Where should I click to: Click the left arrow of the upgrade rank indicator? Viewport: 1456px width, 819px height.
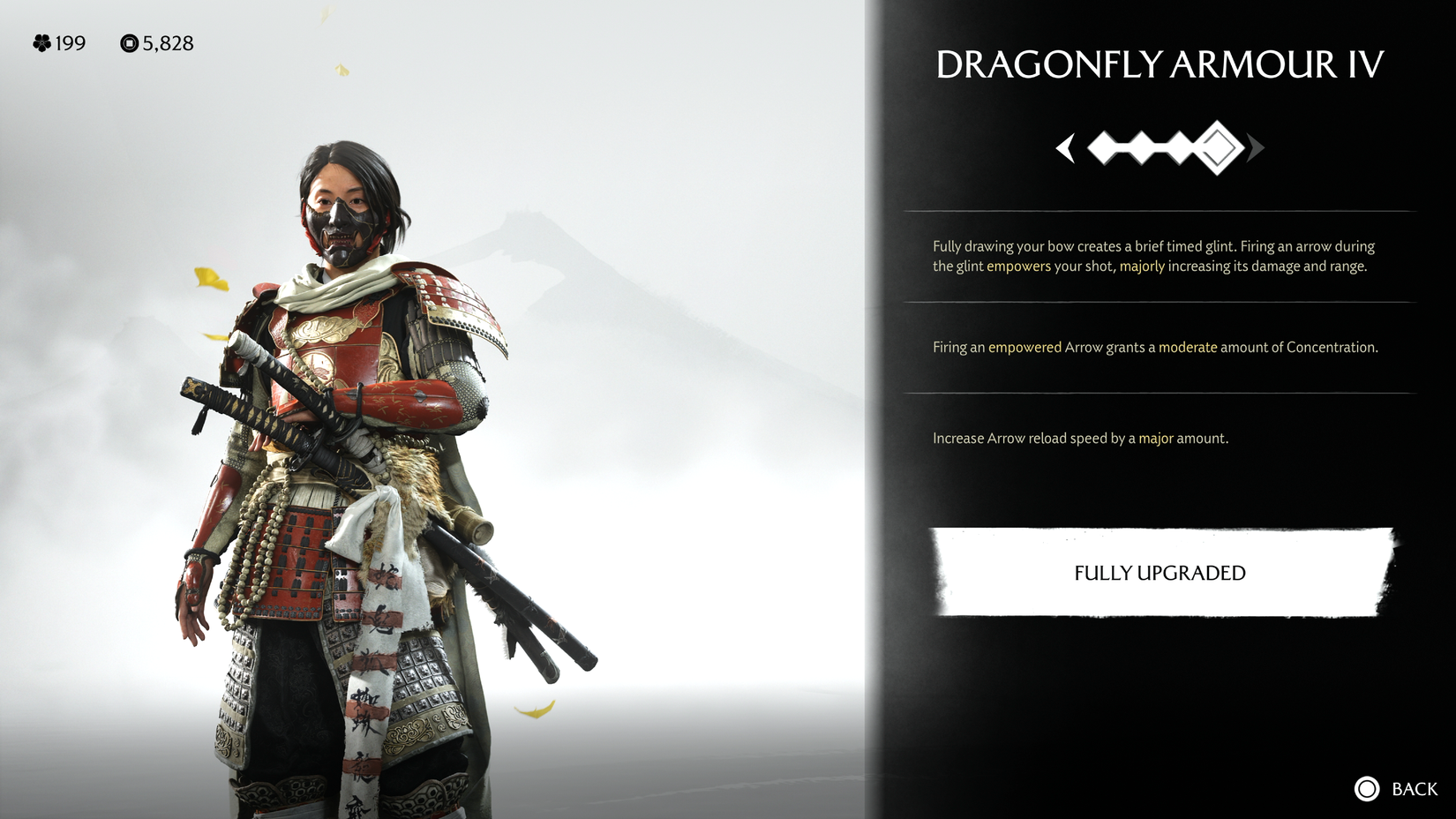(1065, 148)
